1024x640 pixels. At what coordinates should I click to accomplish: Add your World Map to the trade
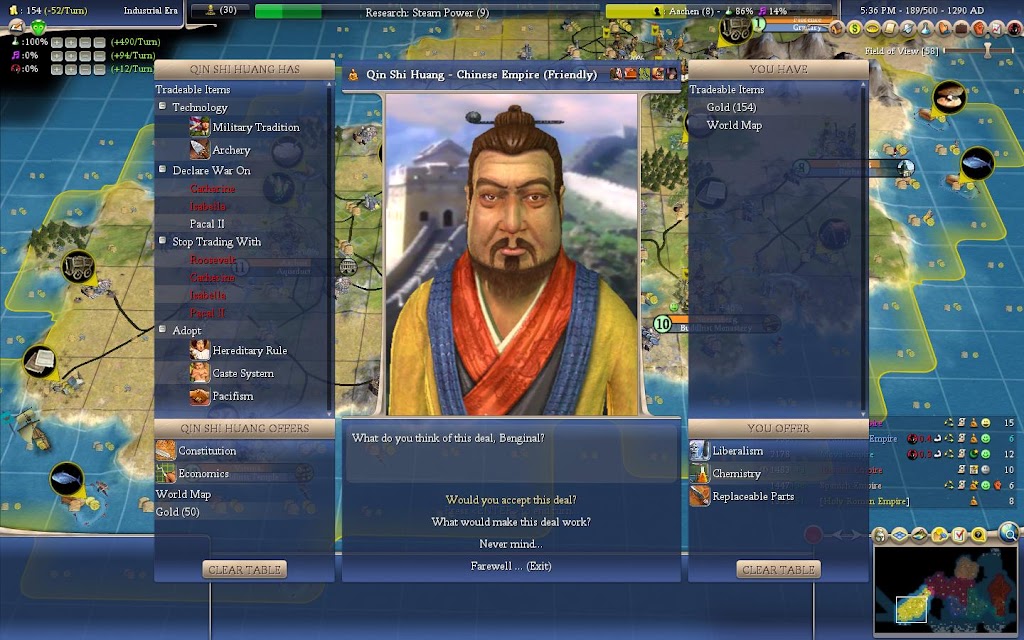[734, 125]
